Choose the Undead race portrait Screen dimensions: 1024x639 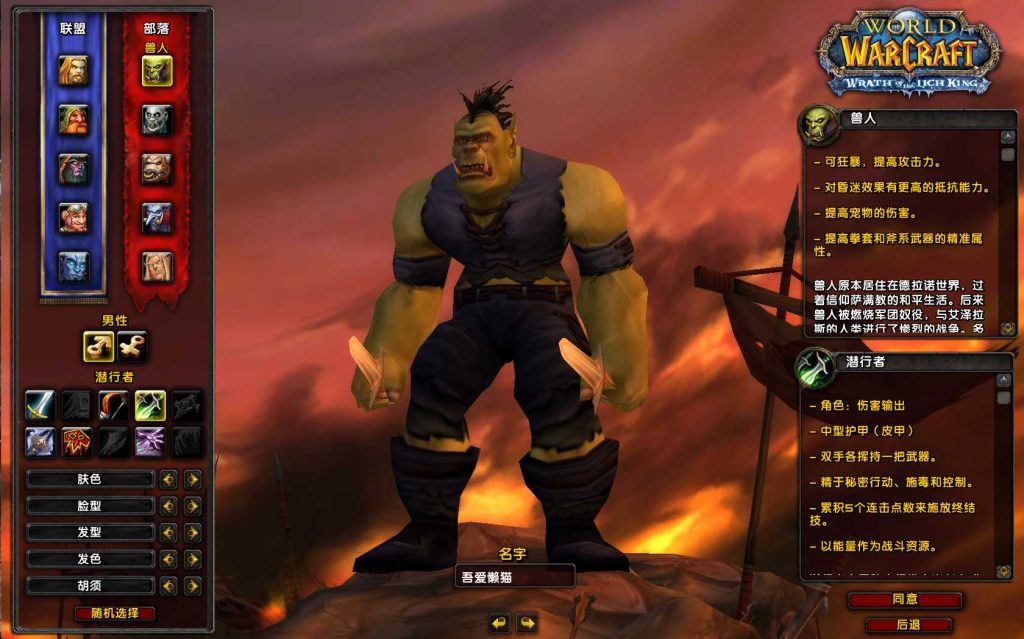pos(156,119)
